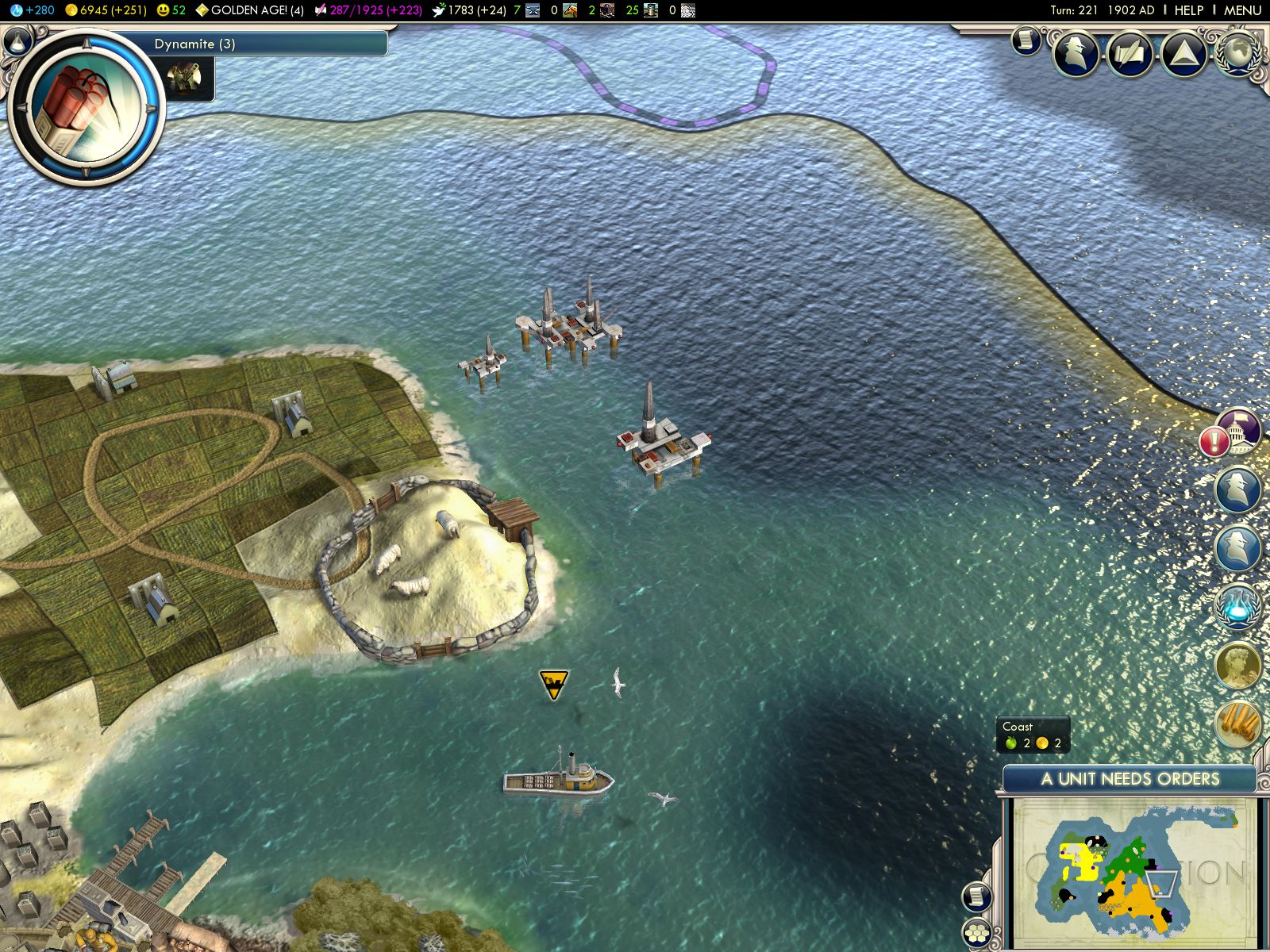Open the HELP Civilopedia link
The height and width of the screenshot is (952, 1270).
click(1188, 10)
